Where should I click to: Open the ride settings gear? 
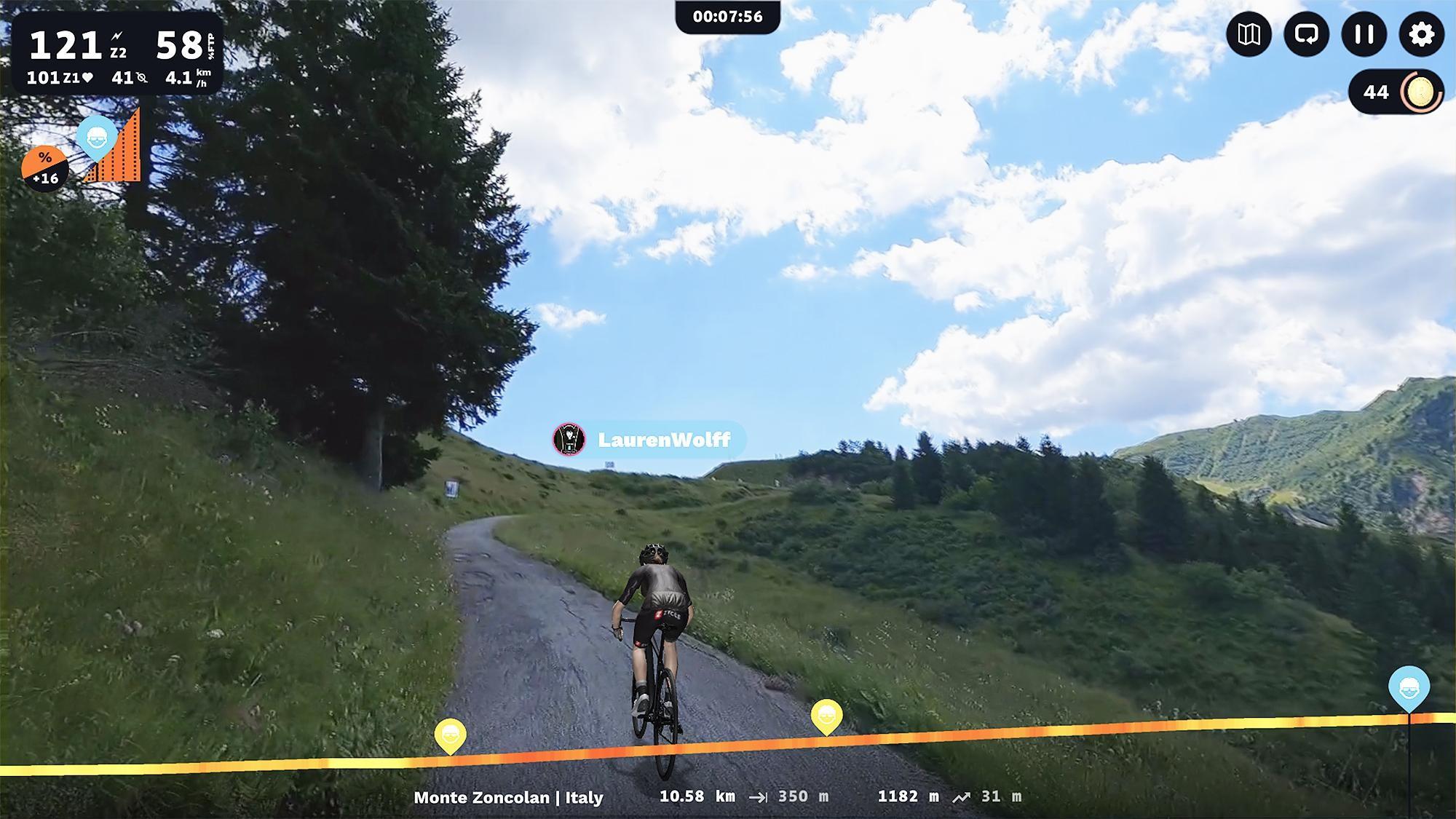pyautogui.click(x=1420, y=34)
